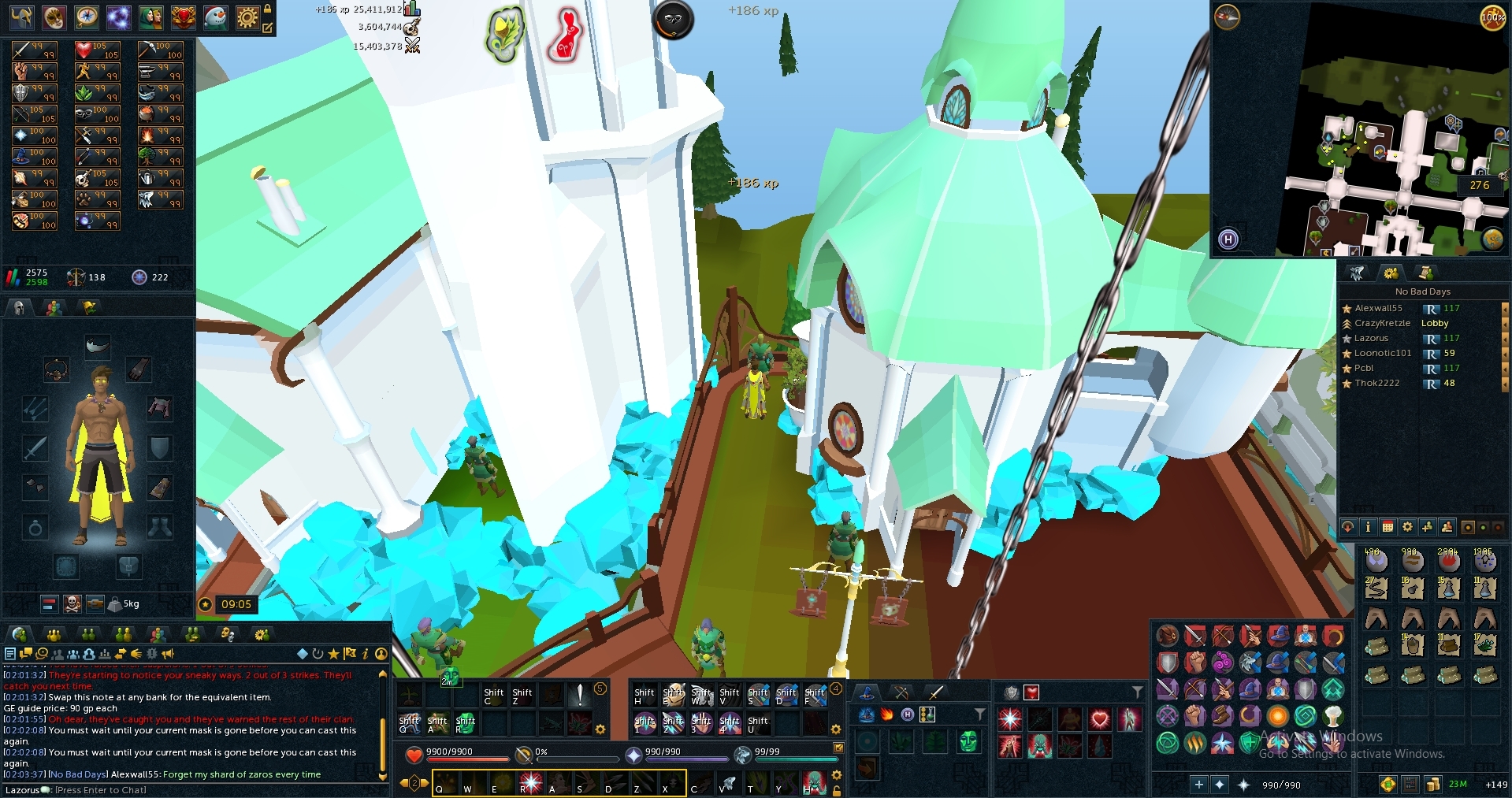Open the Powers sparkles icon
The height and width of the screenshot is (798, 1512).
[119, 17]
